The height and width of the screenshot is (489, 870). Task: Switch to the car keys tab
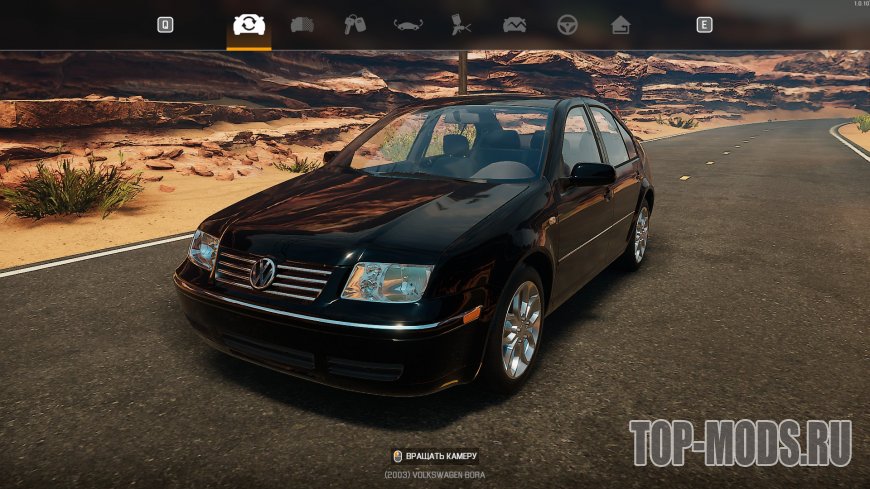coord(355,25)
